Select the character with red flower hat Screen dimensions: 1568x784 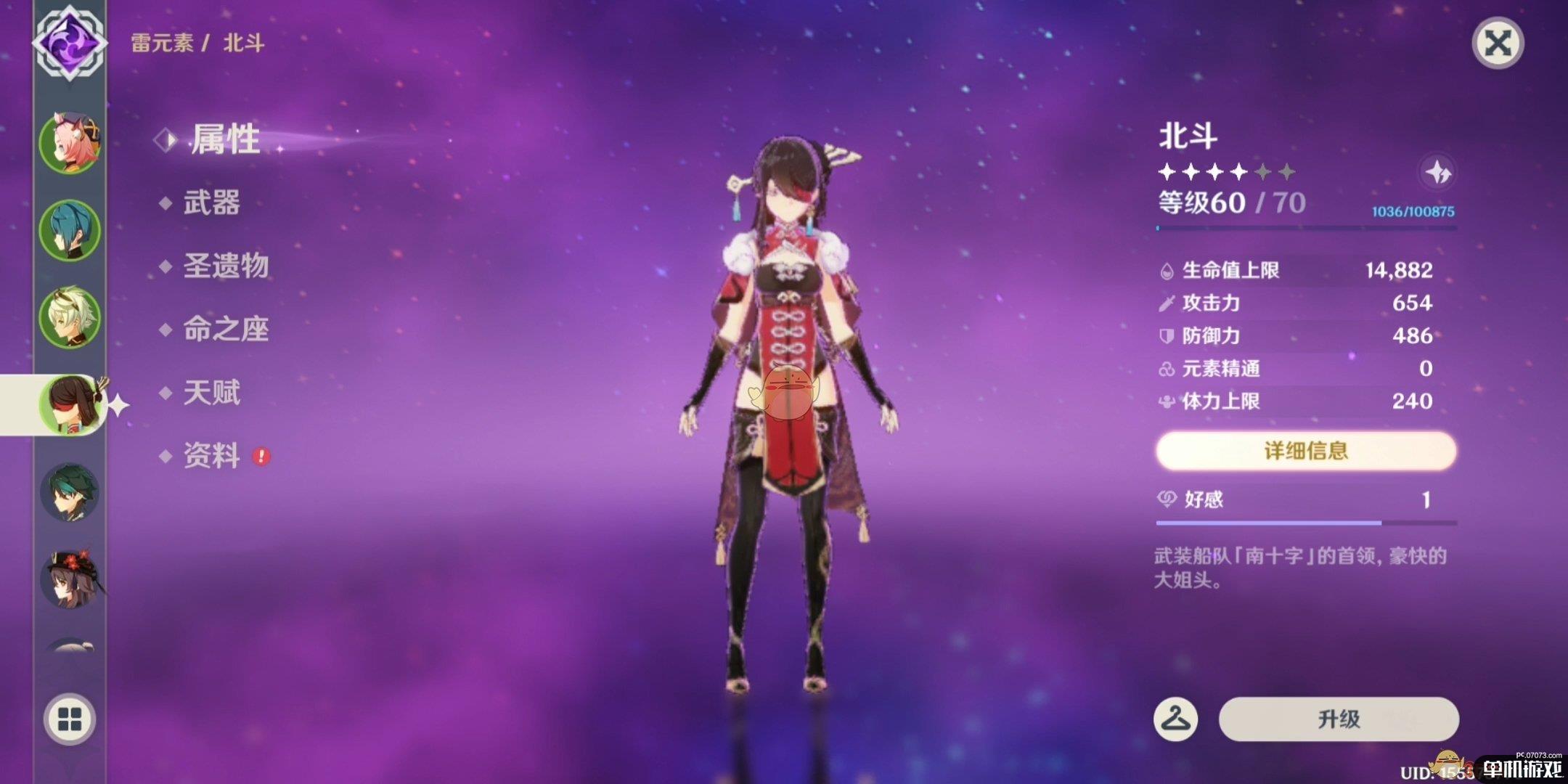[x=70, y=579]
